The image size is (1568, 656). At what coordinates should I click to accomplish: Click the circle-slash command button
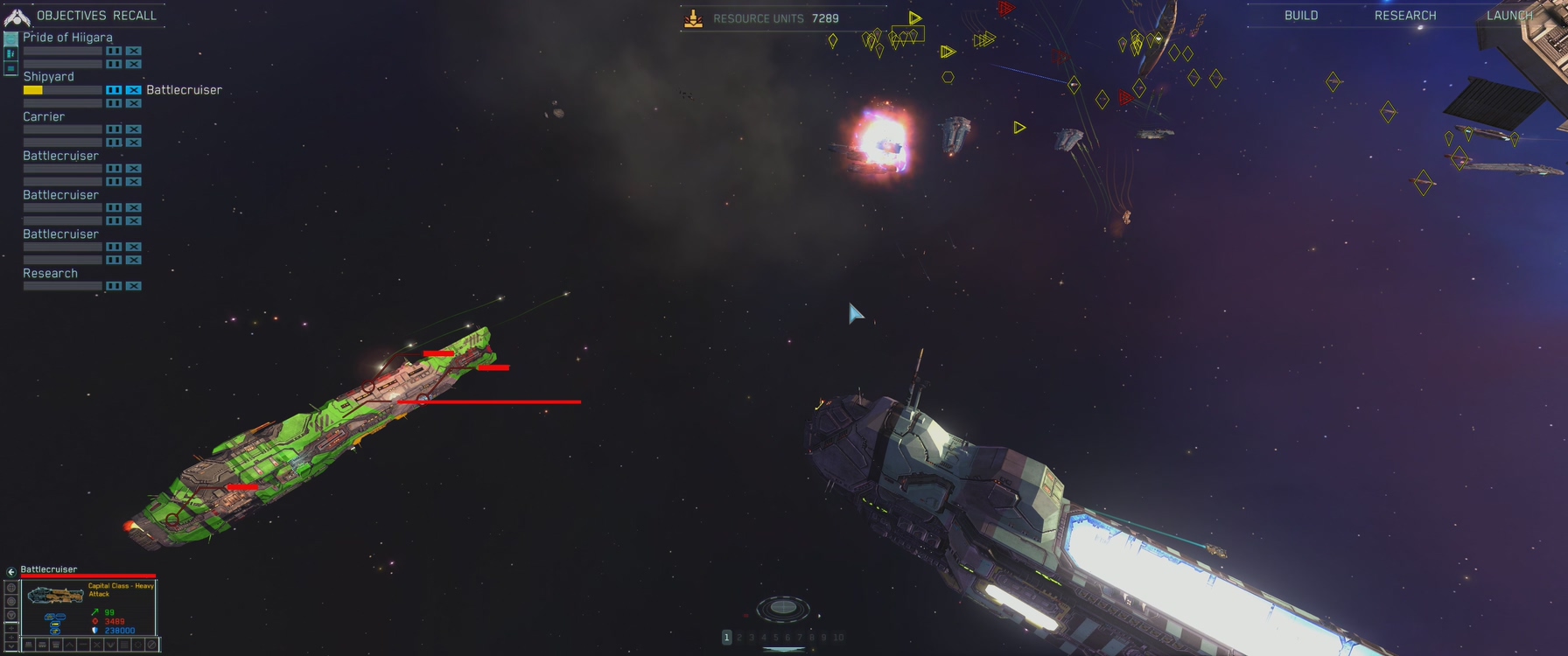pos(151,645)
